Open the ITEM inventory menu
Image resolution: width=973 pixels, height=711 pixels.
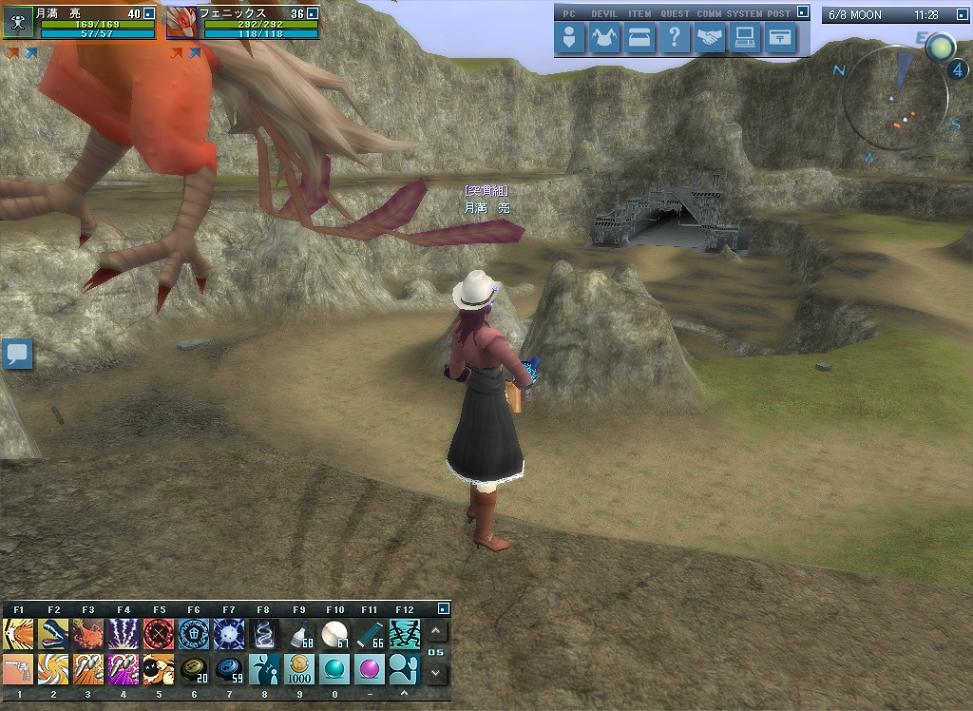pyautogui.click(x=640, y=38)
